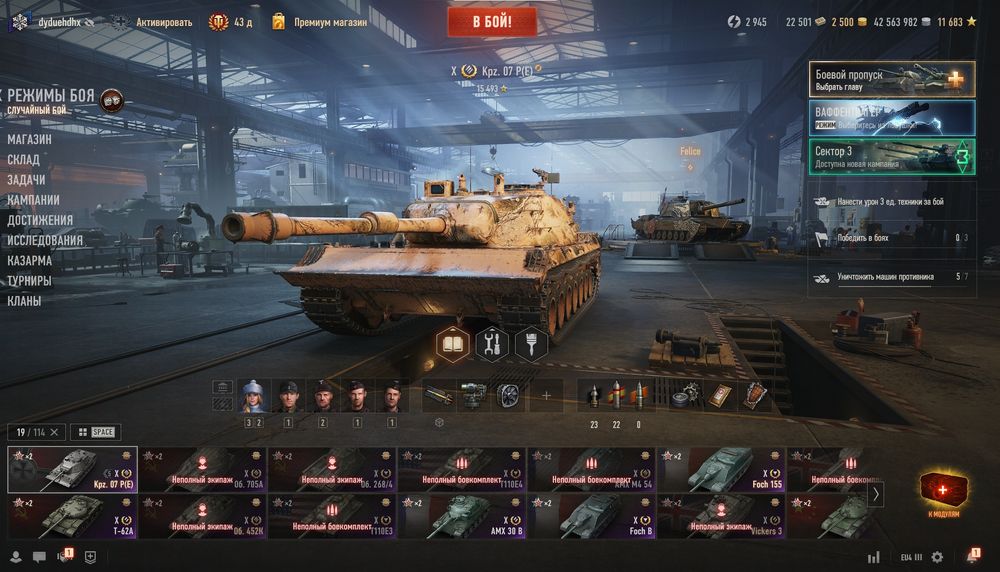Click the К модулям red crate button

click(x=943, y=491)
